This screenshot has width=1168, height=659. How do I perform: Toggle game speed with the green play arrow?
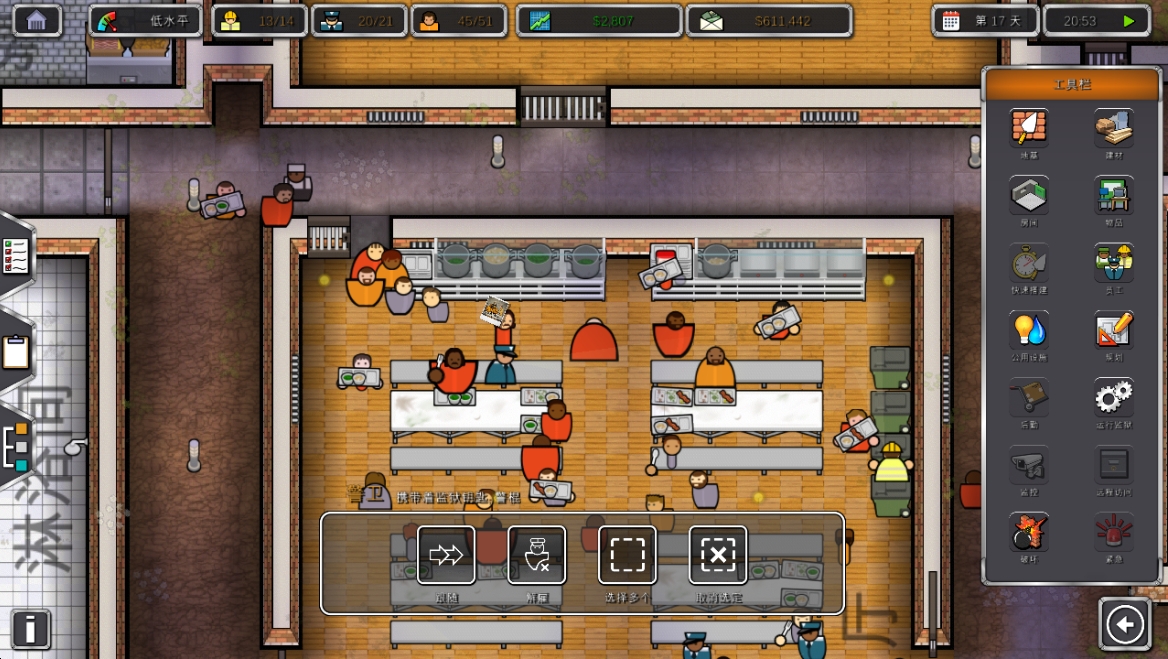[1129, 21]
